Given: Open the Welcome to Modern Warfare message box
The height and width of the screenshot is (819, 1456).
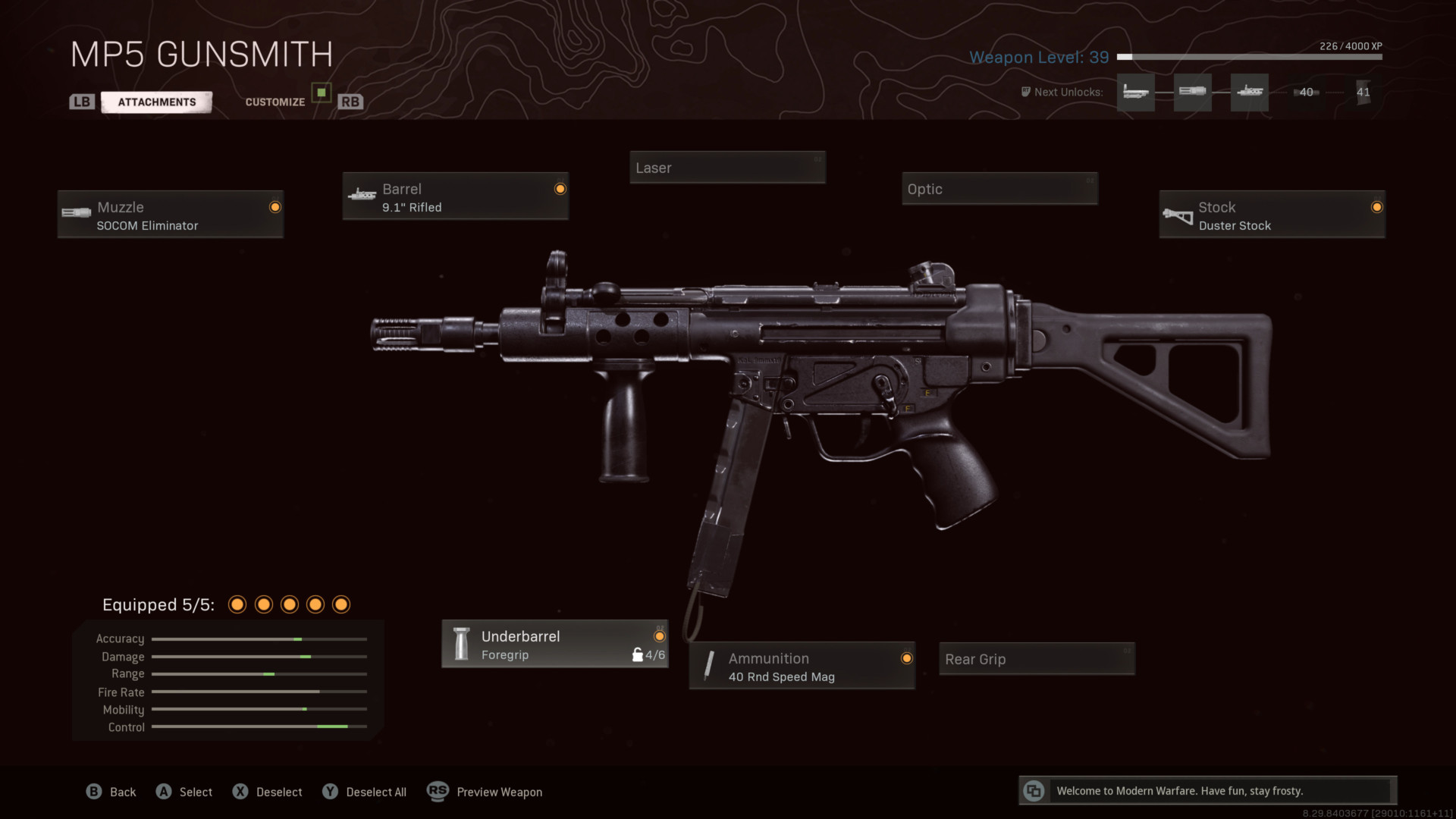Looking at the screenshot, I should click(1207, 791).
